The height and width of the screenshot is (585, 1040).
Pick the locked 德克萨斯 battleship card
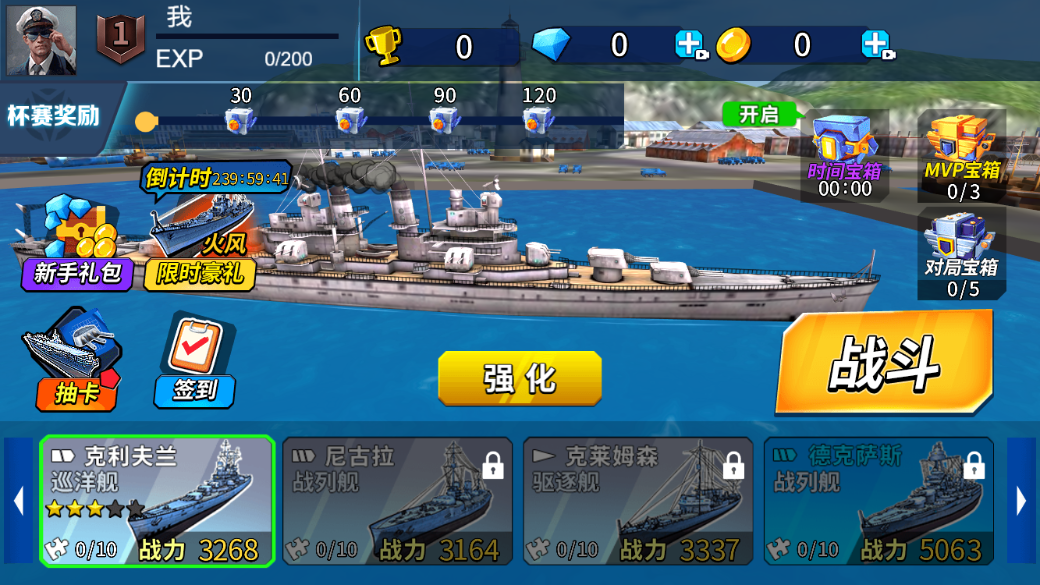(879, 501)
